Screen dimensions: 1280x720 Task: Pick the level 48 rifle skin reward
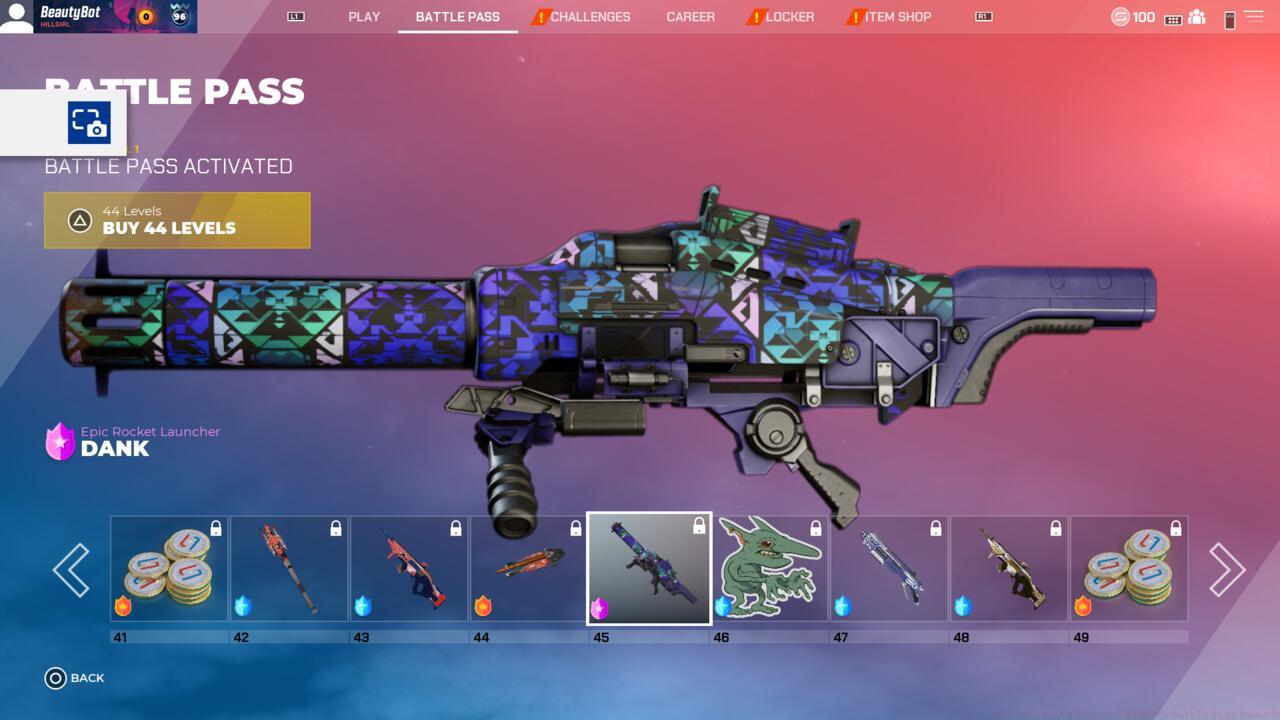[x=1009, y=569]
